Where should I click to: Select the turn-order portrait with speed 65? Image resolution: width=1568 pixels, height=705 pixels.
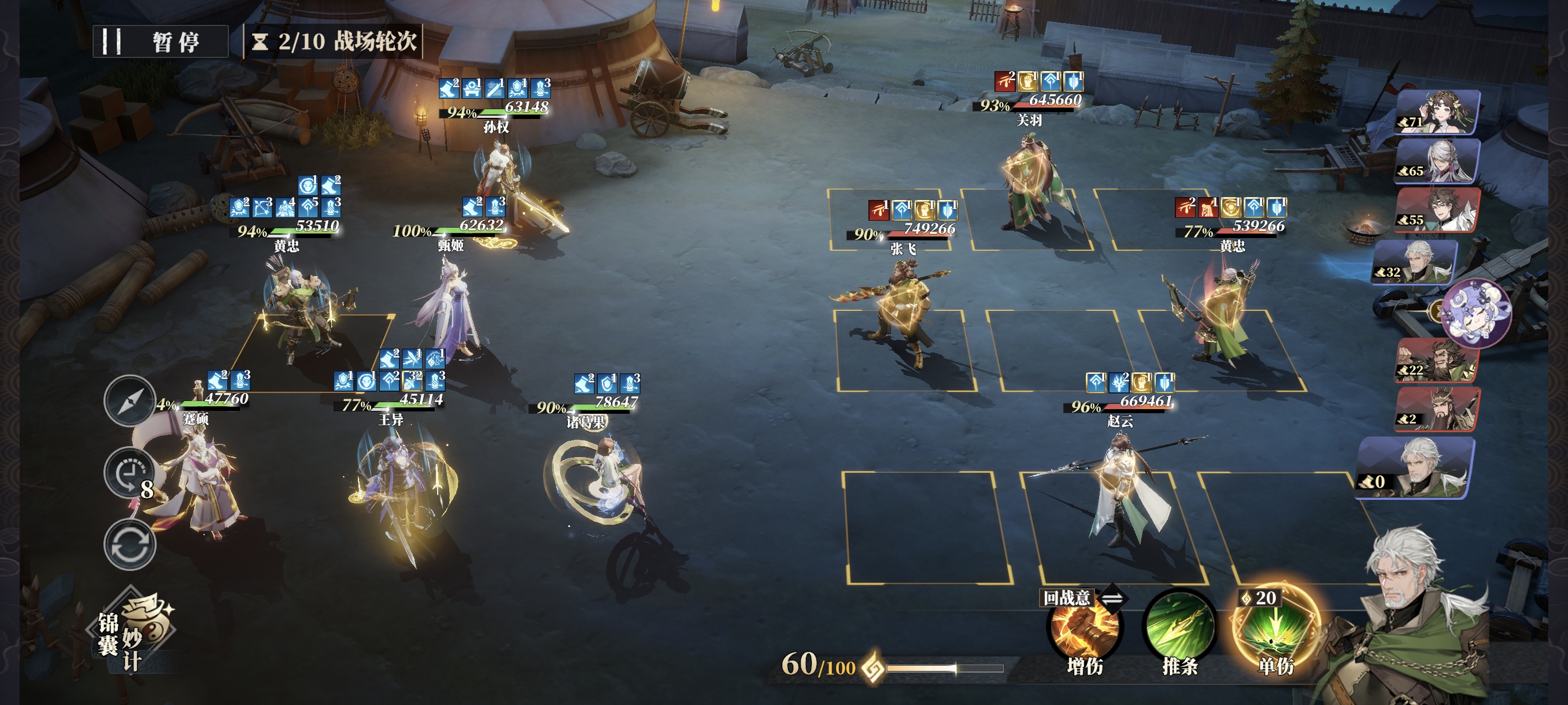(x=1437, y=161)
